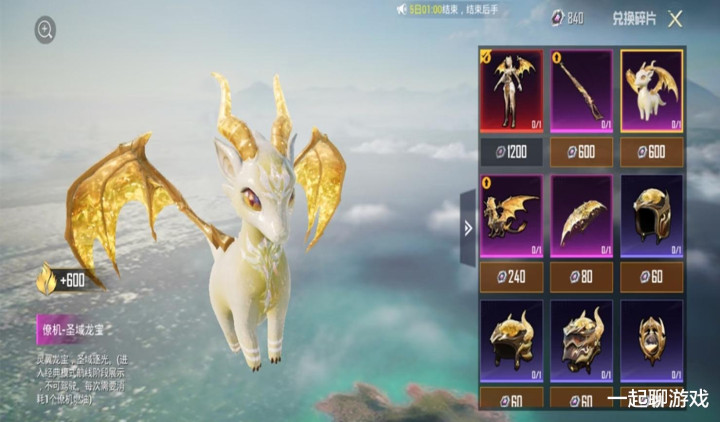720x422 pixels.
Task: Tap the 80 fragment price button
Action: pos(581,277)
